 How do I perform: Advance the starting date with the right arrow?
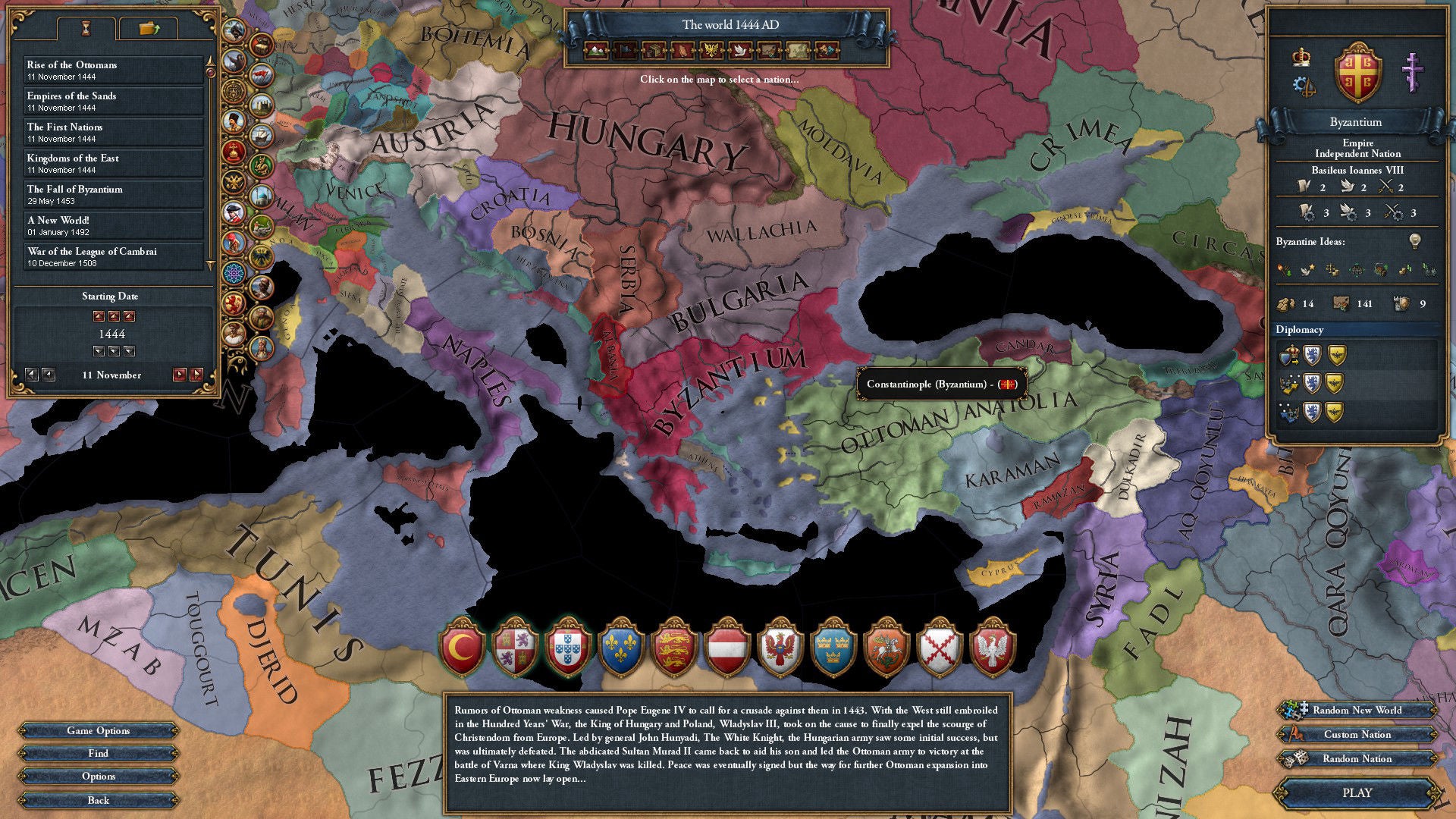pyautogui.click(x=179, y=375)
